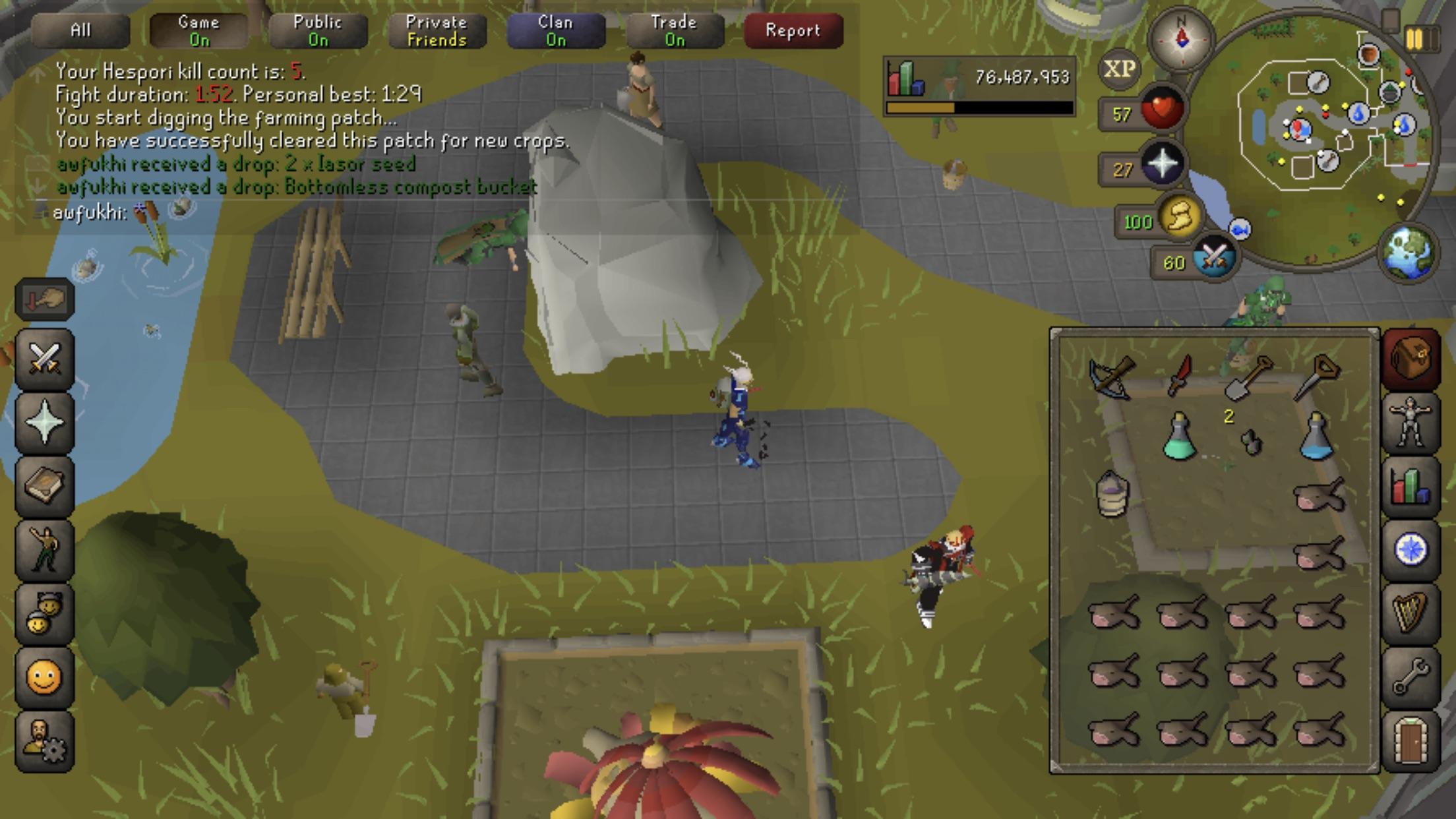Viewport: 1456px width, 819px height.
Task: Open the Public chat tab
Action: coord(318,30)
